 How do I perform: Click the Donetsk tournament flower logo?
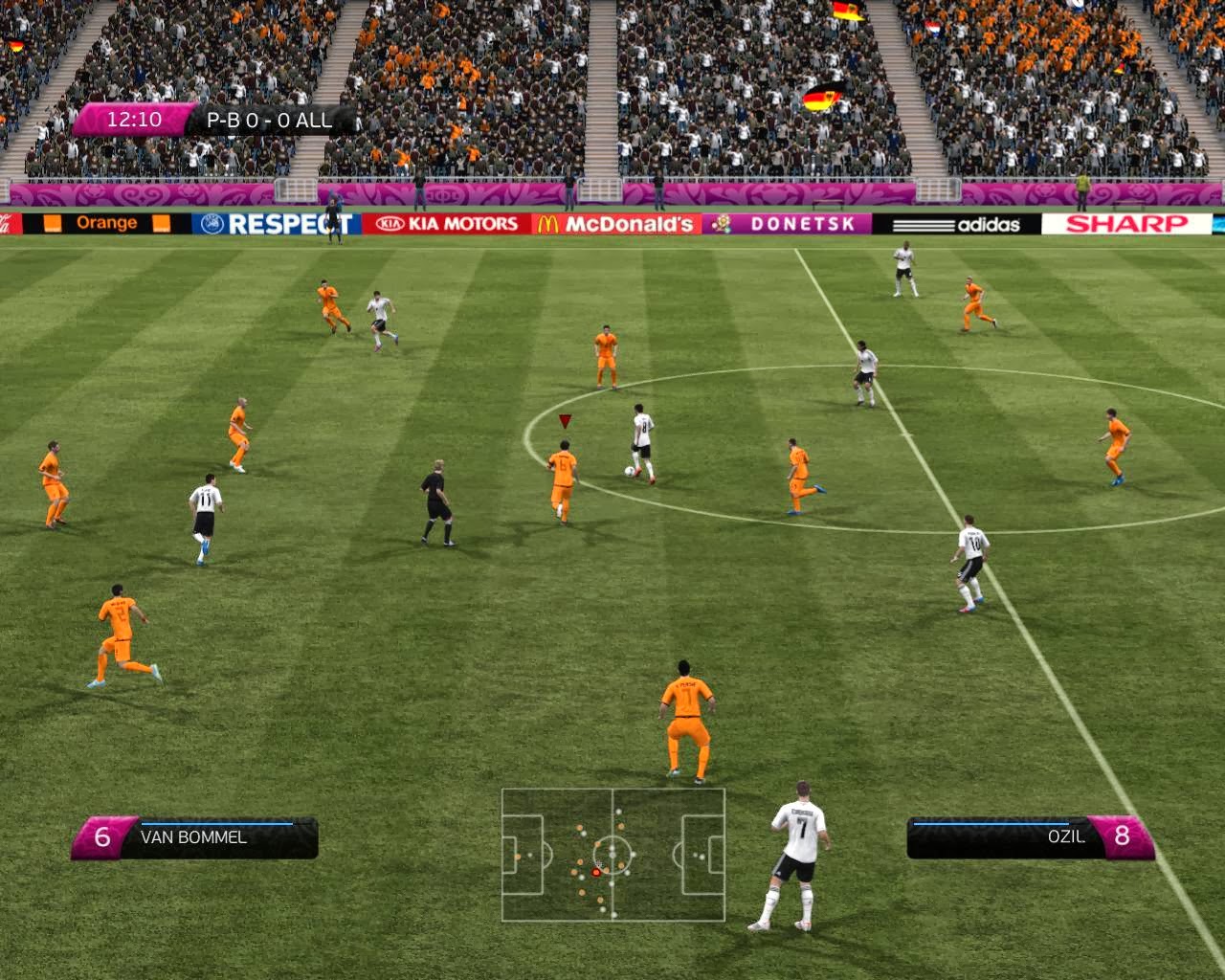tap(724, 224)
